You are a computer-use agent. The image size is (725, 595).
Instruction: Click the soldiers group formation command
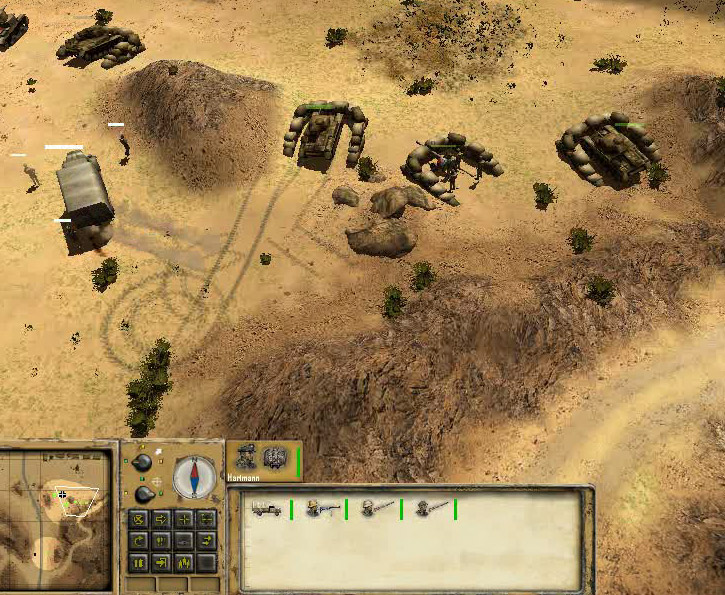(184, 563)
